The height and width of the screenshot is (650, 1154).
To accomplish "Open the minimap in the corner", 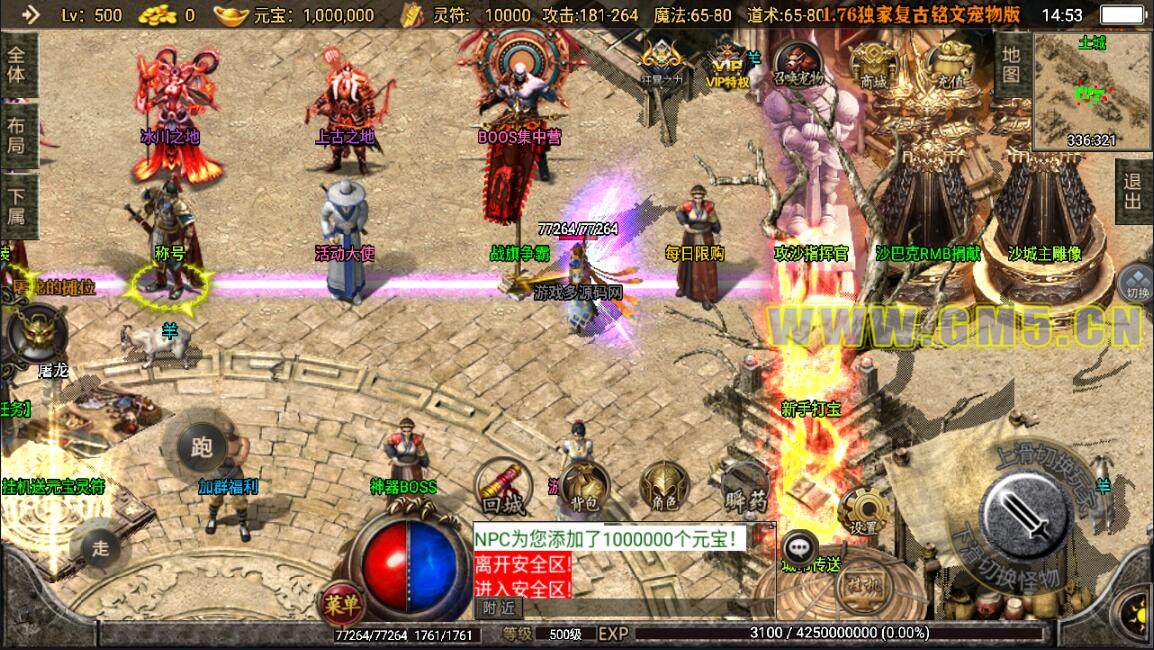I will point(1093,91).
